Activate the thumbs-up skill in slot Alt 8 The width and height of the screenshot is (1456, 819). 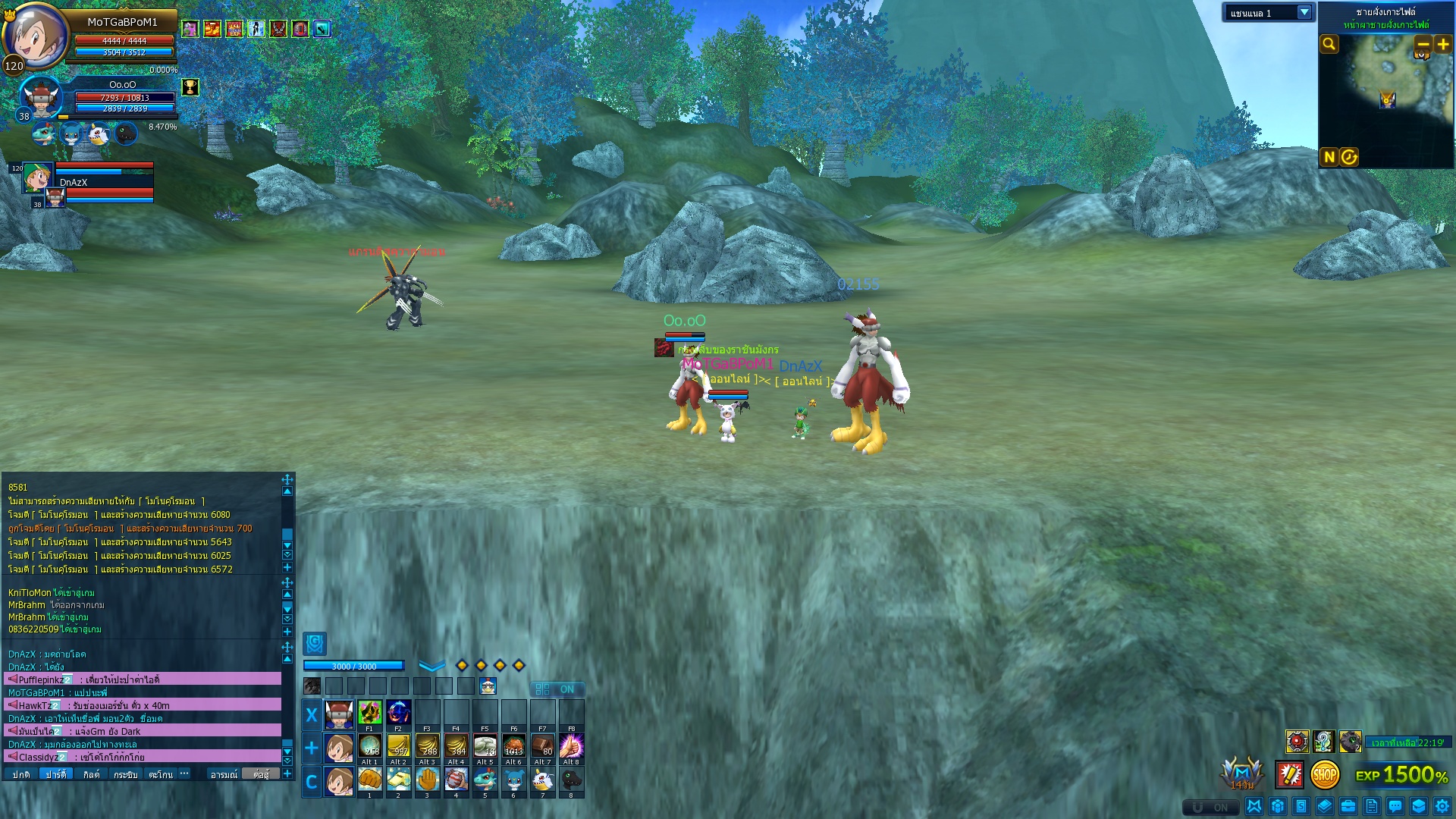coord(571,747)
